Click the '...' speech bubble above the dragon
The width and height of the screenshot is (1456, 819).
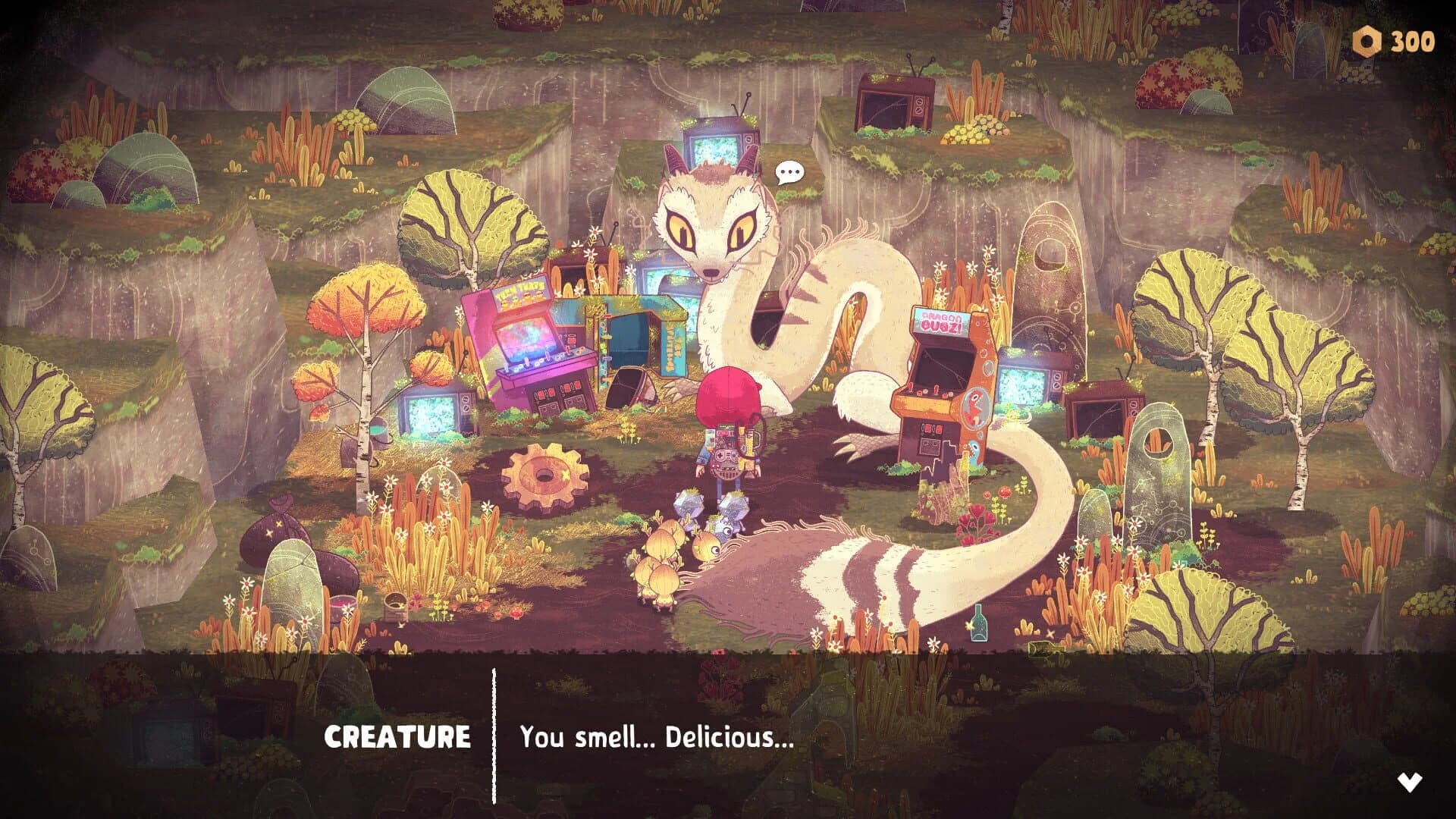(789, 172)
